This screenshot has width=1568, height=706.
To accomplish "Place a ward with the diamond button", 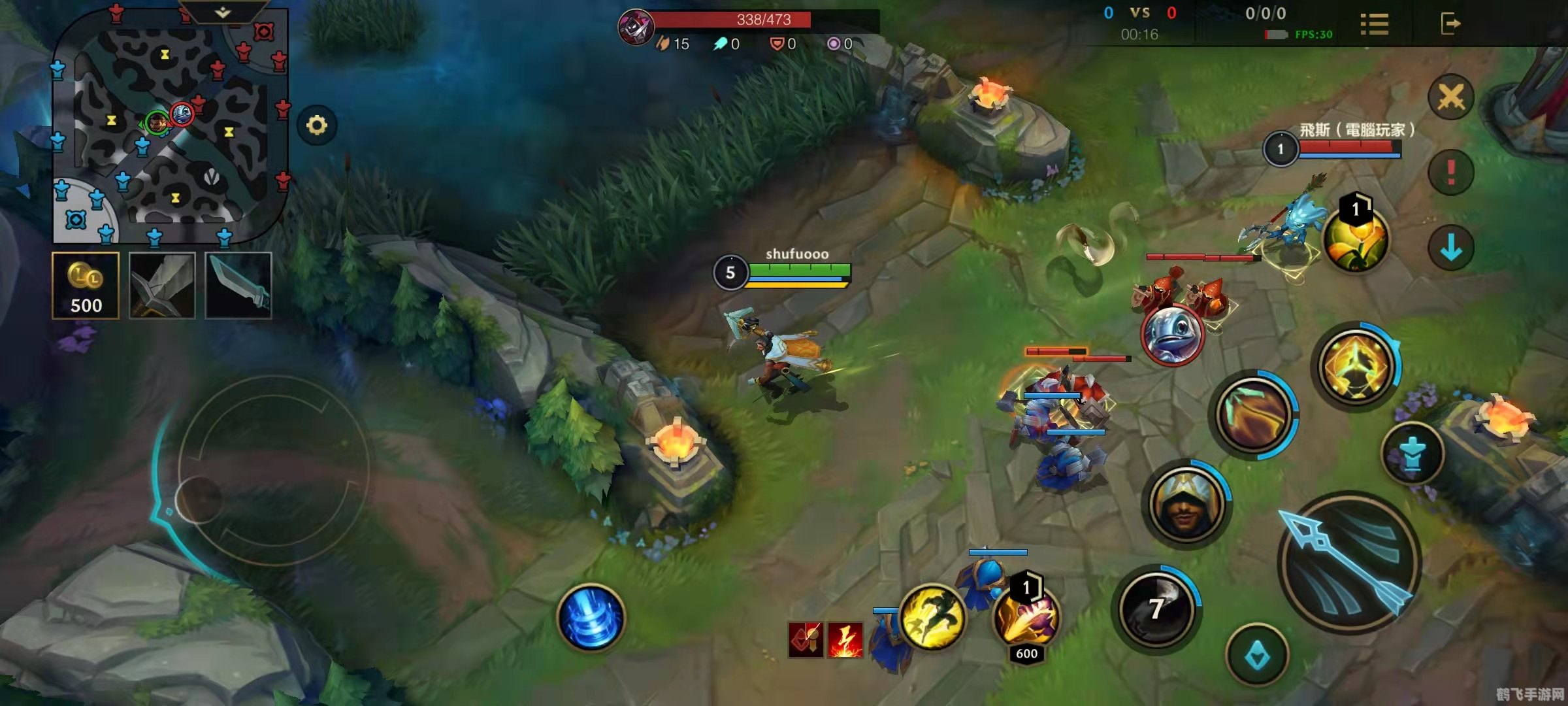I will pos(1257,656).
